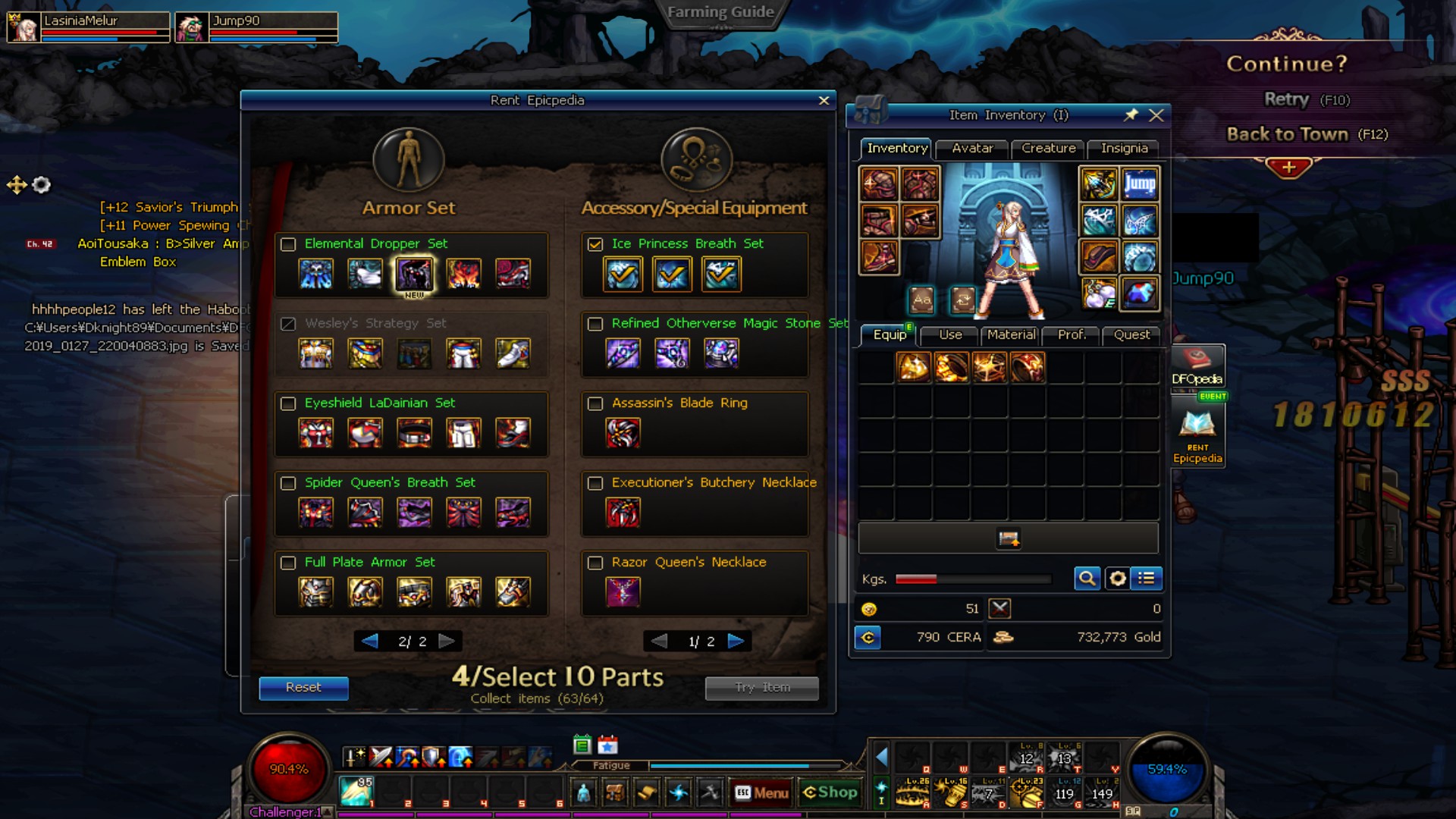The height and width of the screenshot is (819, 1456).
Task: Click the pin icon on the Item Inventory window
Action: 1131,115
